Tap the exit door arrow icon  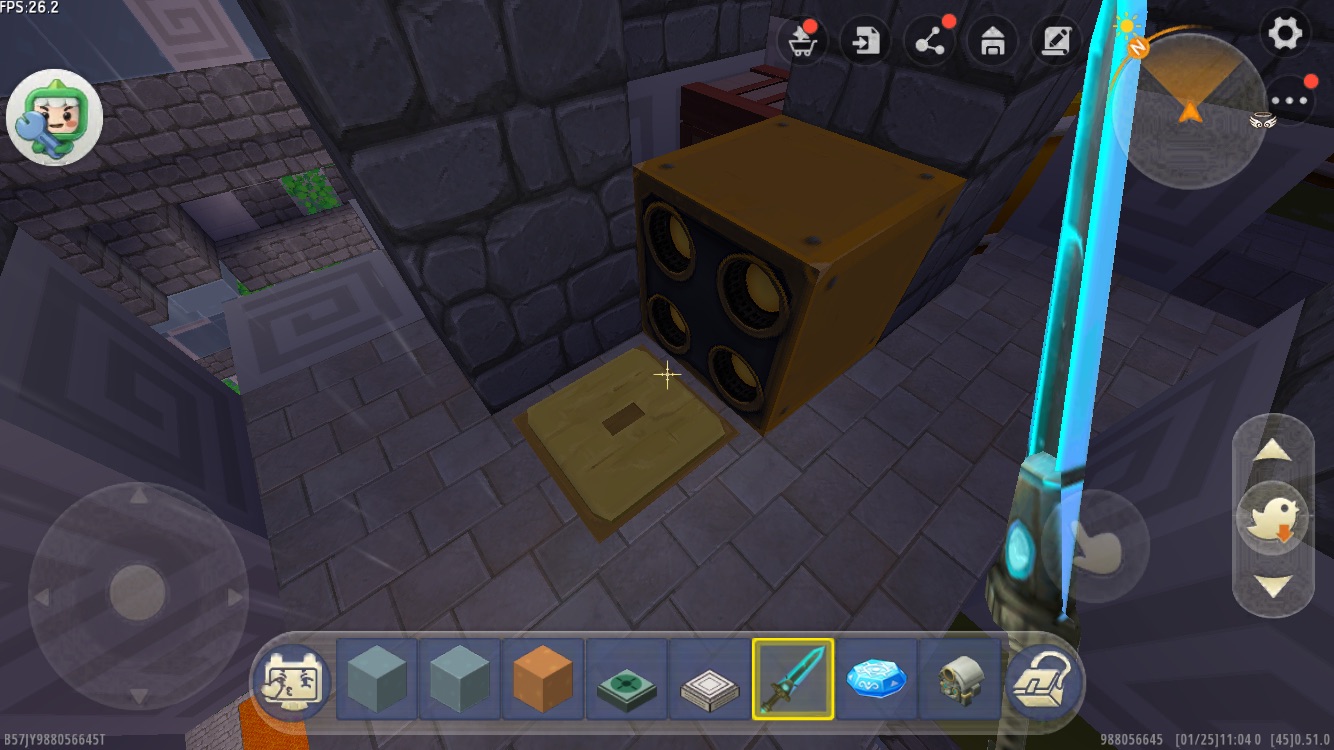coord(866,42)
